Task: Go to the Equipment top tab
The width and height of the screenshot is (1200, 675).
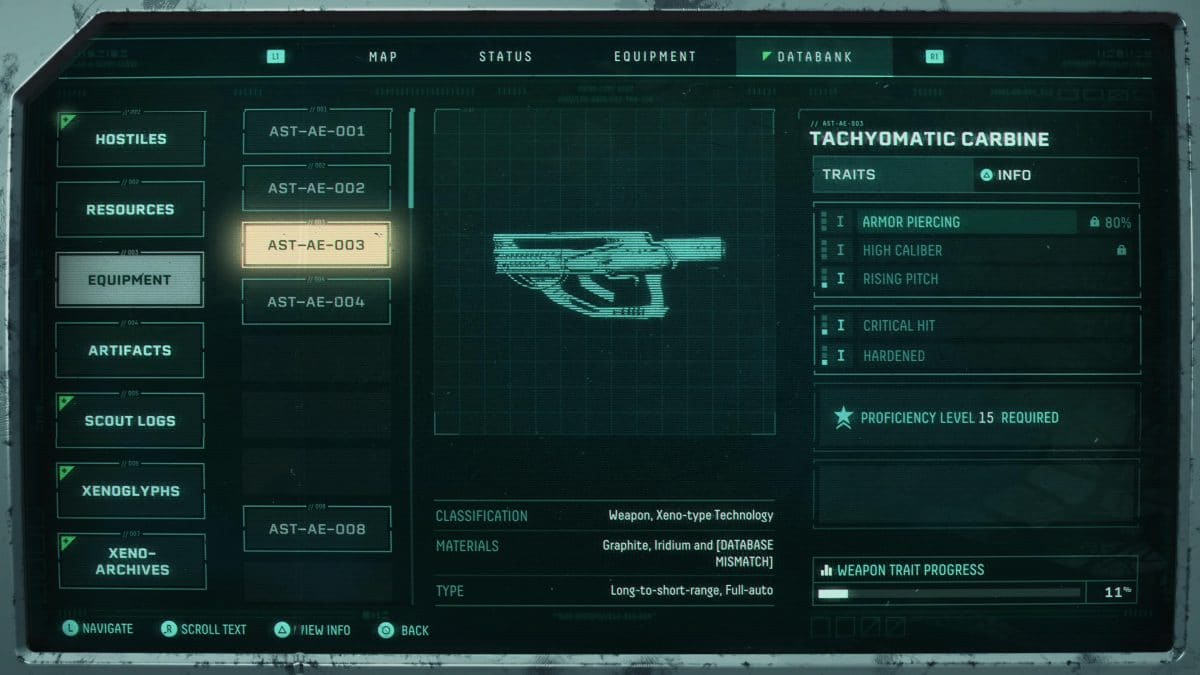Action: (654, 57)
